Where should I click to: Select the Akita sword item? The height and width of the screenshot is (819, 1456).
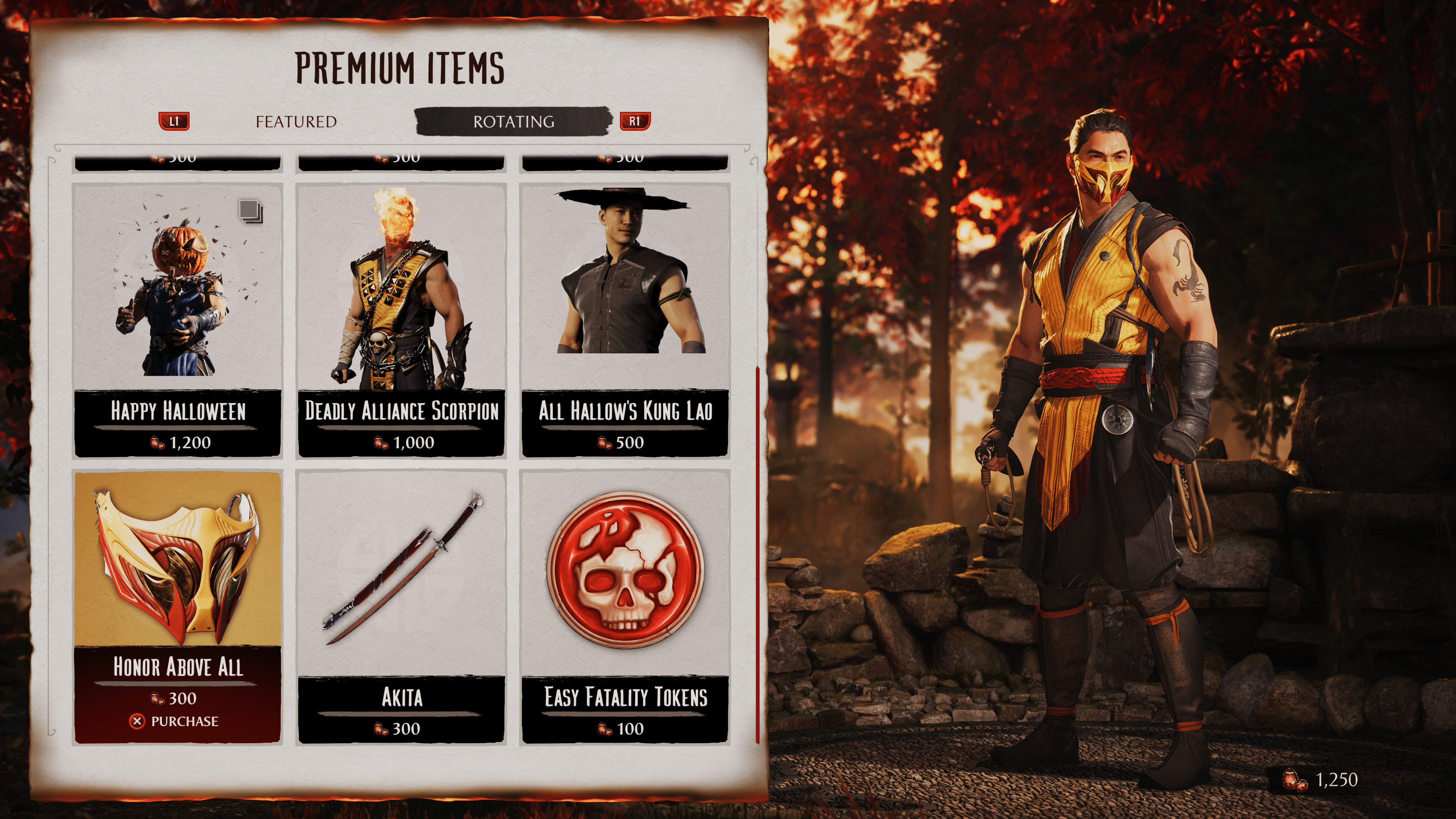click(x=401, y=606)
